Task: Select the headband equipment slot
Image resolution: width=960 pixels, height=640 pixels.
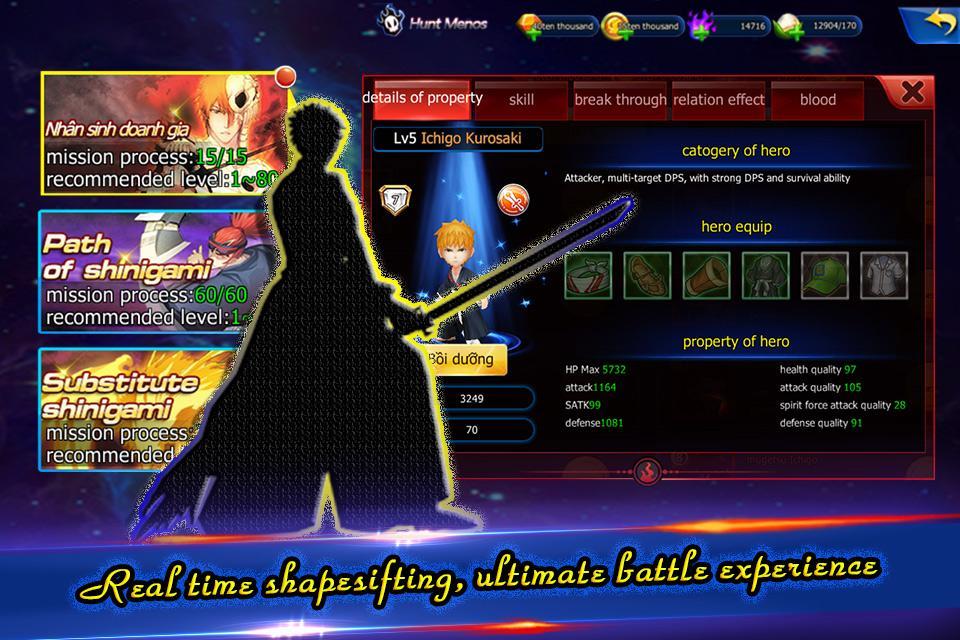Action: point(588,276)
